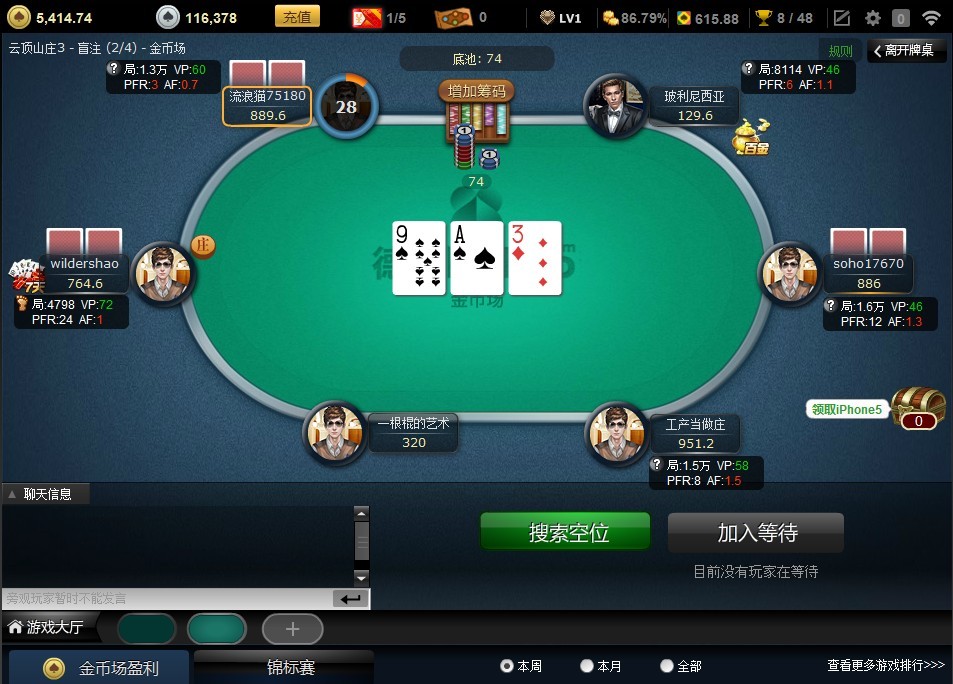Leave the table via 离开牌桌
953x684 pixels.
click(x=904, y=50)
